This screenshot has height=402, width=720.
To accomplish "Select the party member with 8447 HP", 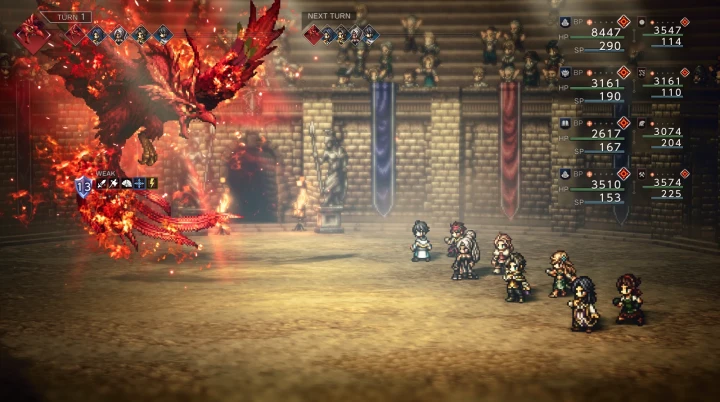I will (x=598, y=31).
